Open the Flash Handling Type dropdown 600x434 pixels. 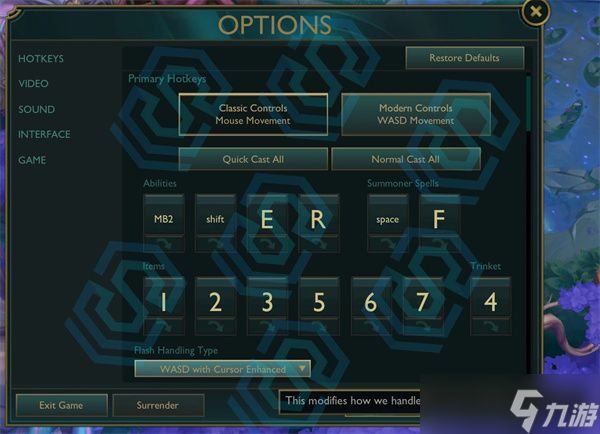tap(222, 369)
